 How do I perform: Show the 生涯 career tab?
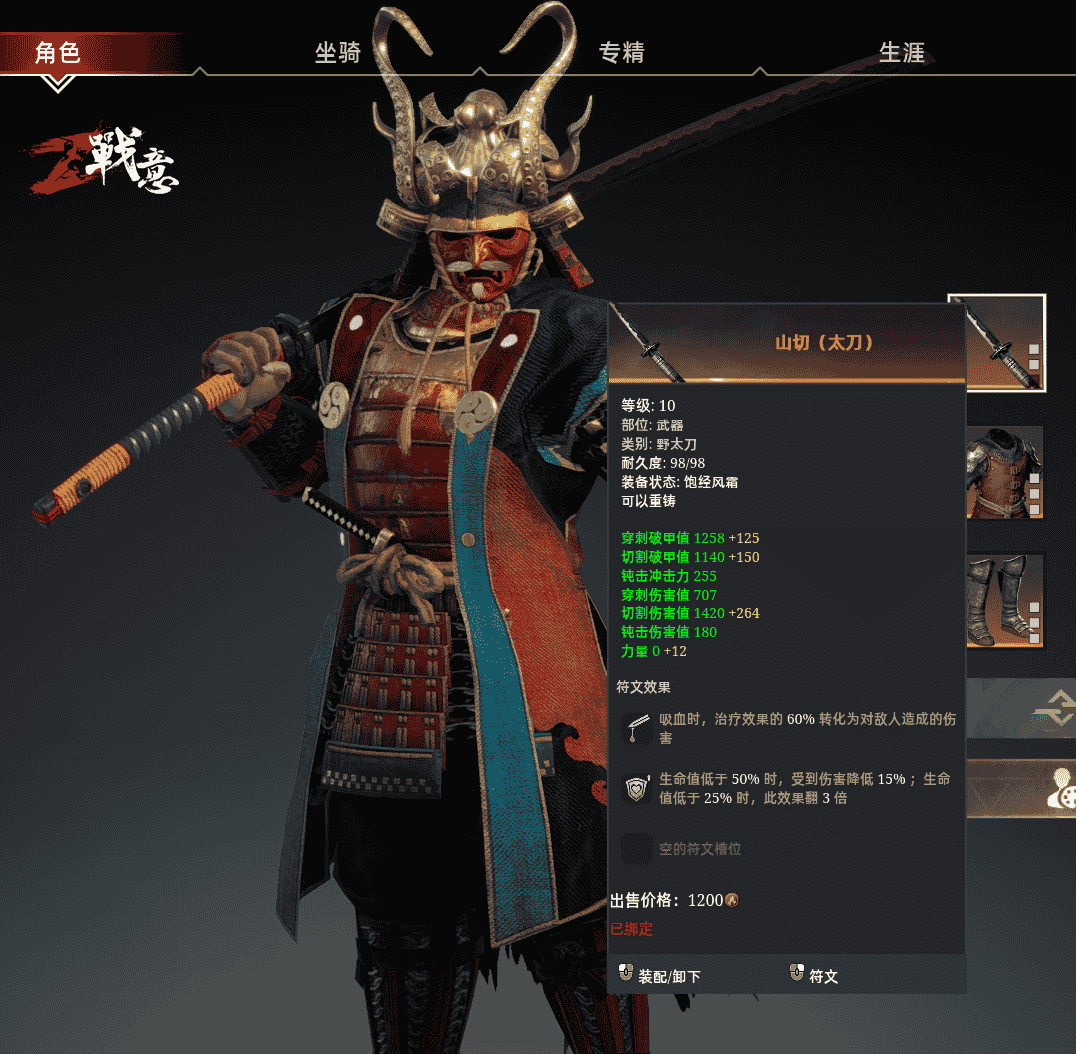coord(901,53)
